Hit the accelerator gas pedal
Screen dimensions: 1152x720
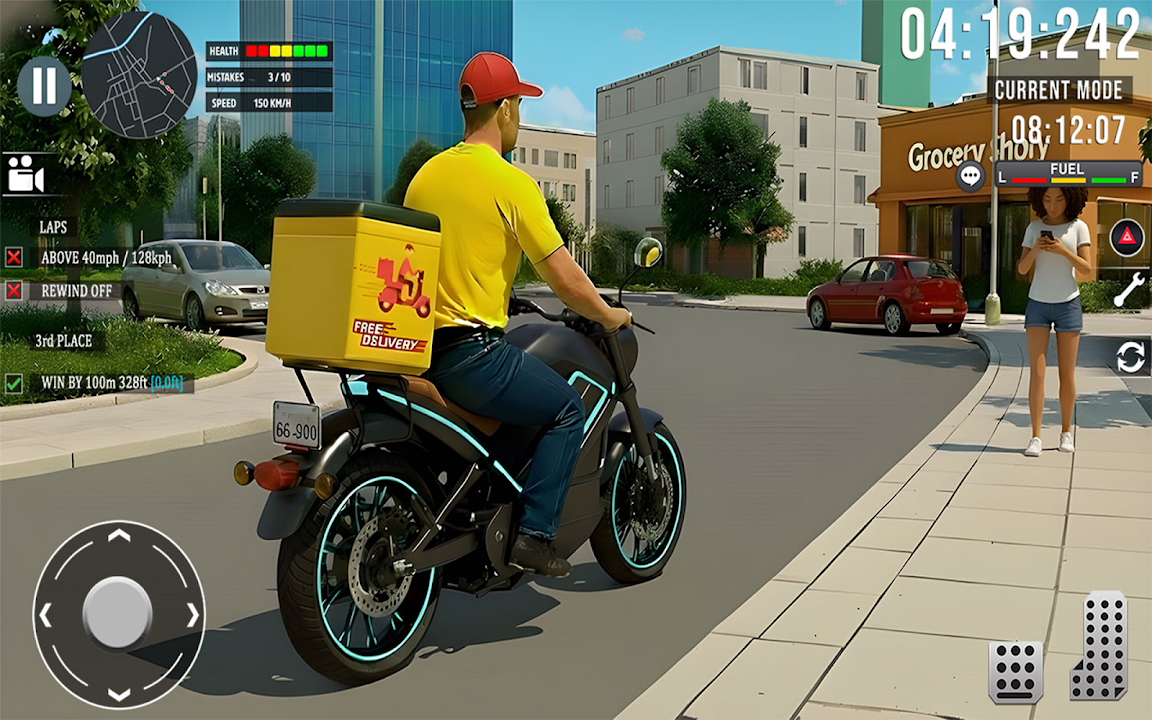tap(1099, 645)
